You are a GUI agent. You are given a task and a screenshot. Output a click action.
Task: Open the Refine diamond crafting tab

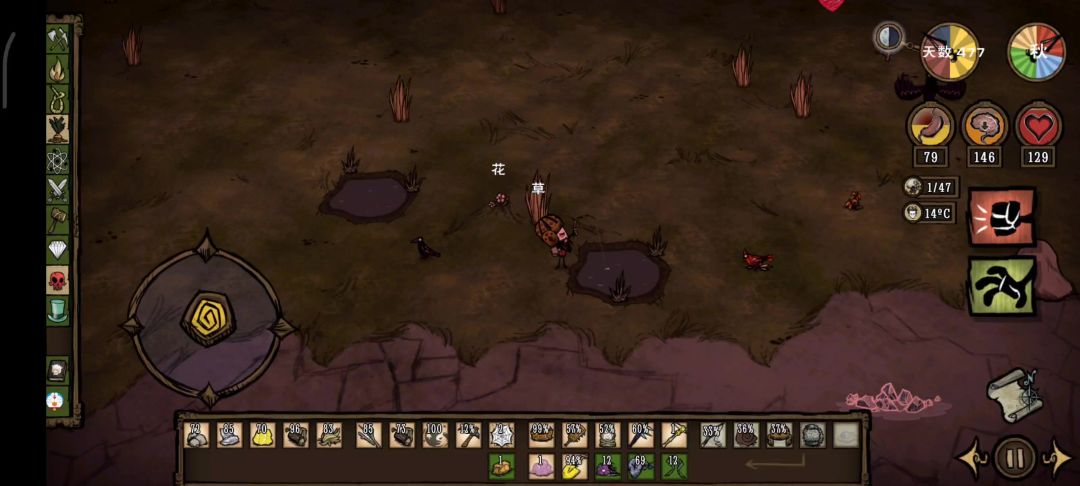coord(57,249)
